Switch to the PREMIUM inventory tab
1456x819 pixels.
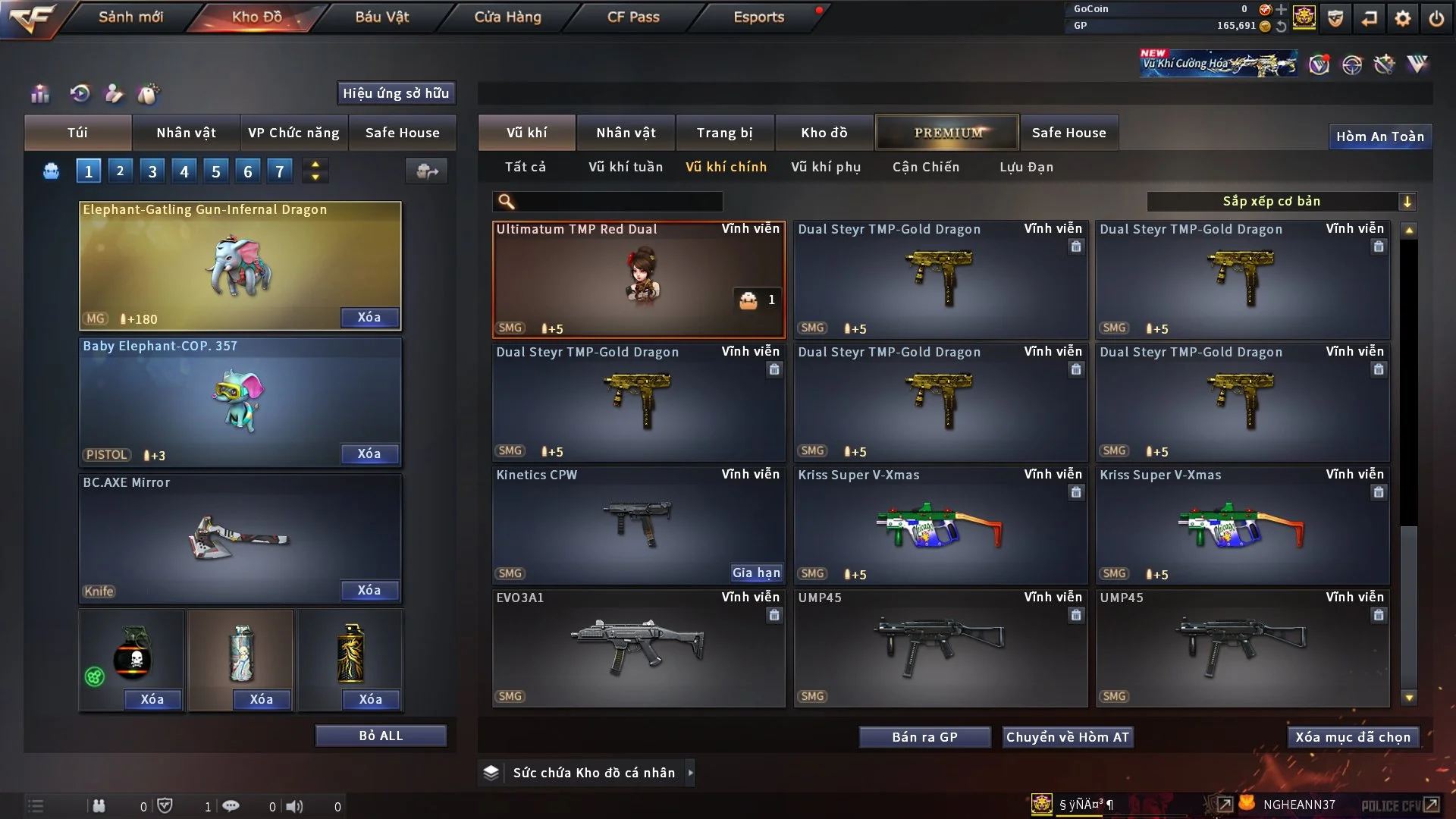click(x=947, y=133)
